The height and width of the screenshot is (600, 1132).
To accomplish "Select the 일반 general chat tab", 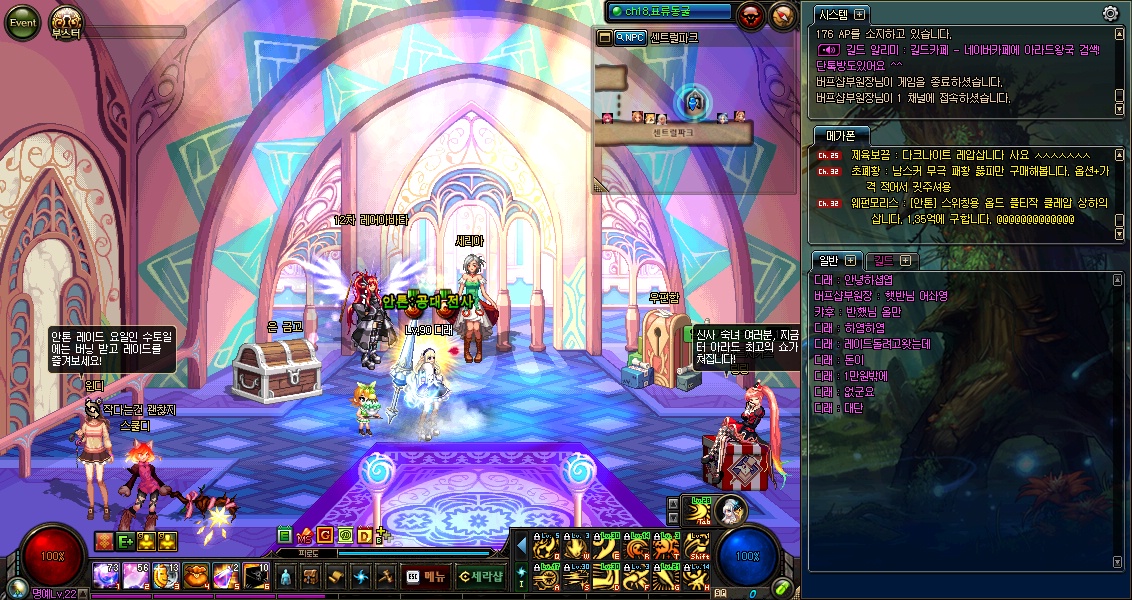I will (829, 260).
